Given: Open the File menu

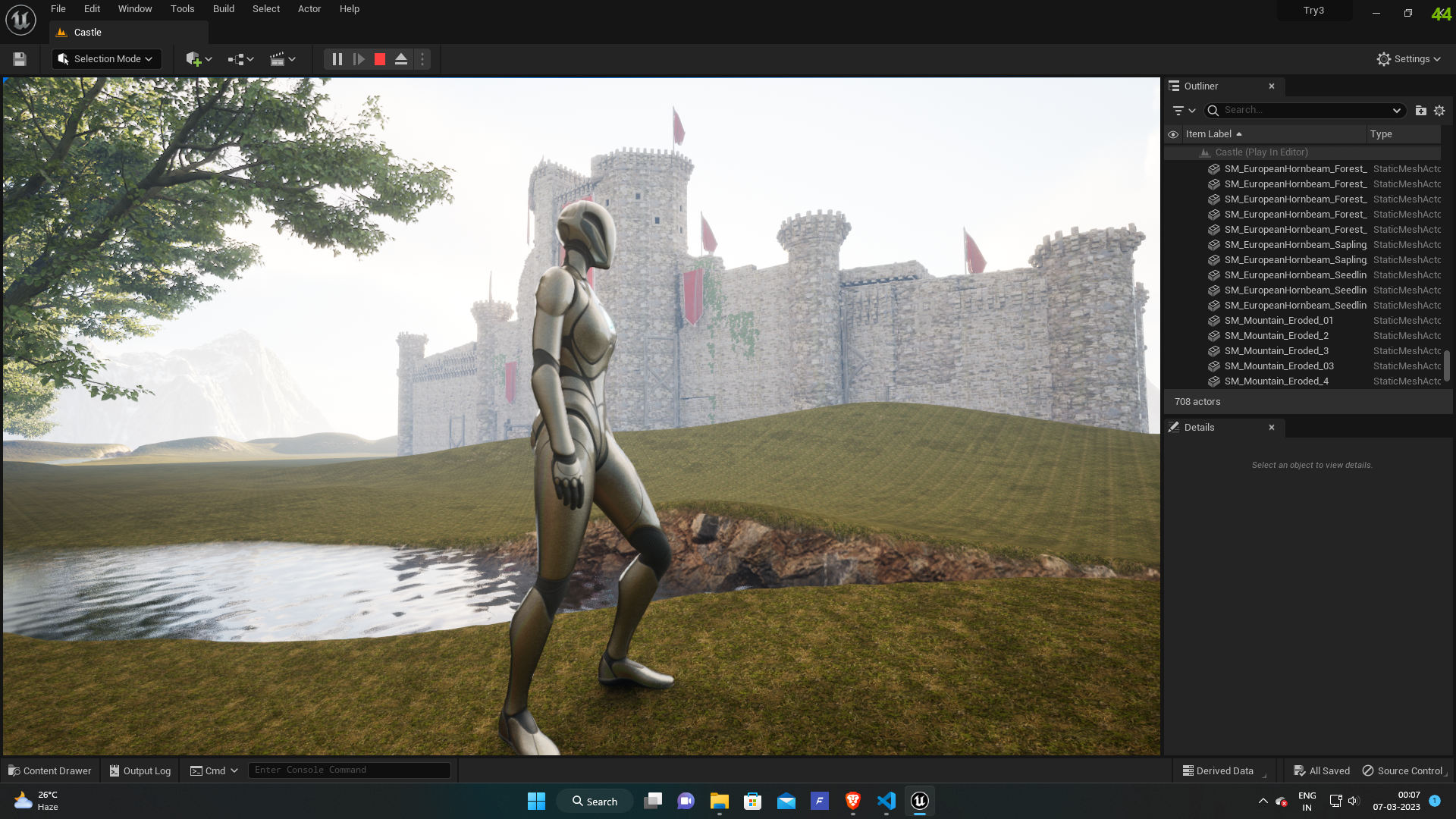Looking at the screenshot, I should pos(58,9).
